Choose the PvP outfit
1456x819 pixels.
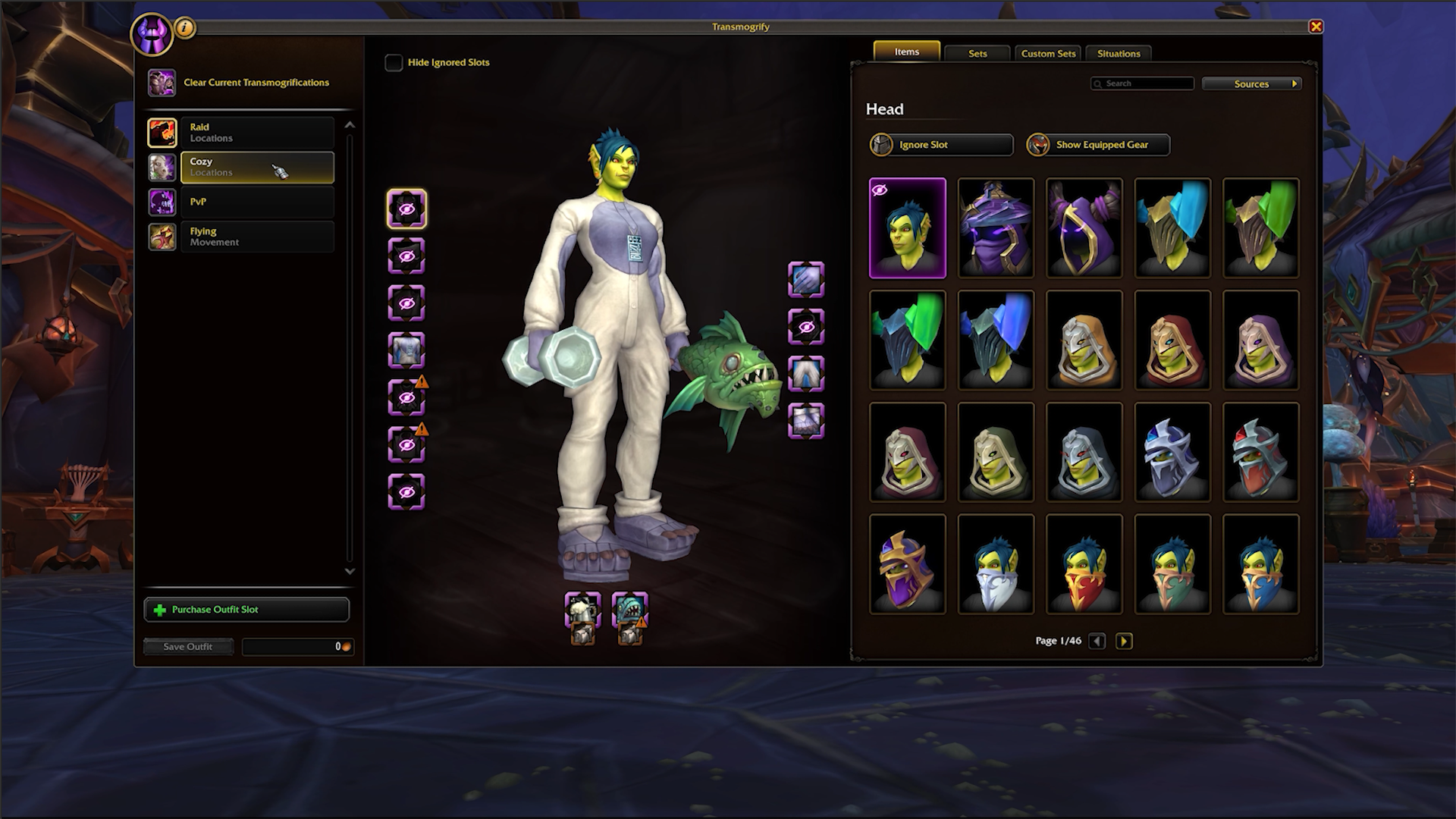point(256,202)
